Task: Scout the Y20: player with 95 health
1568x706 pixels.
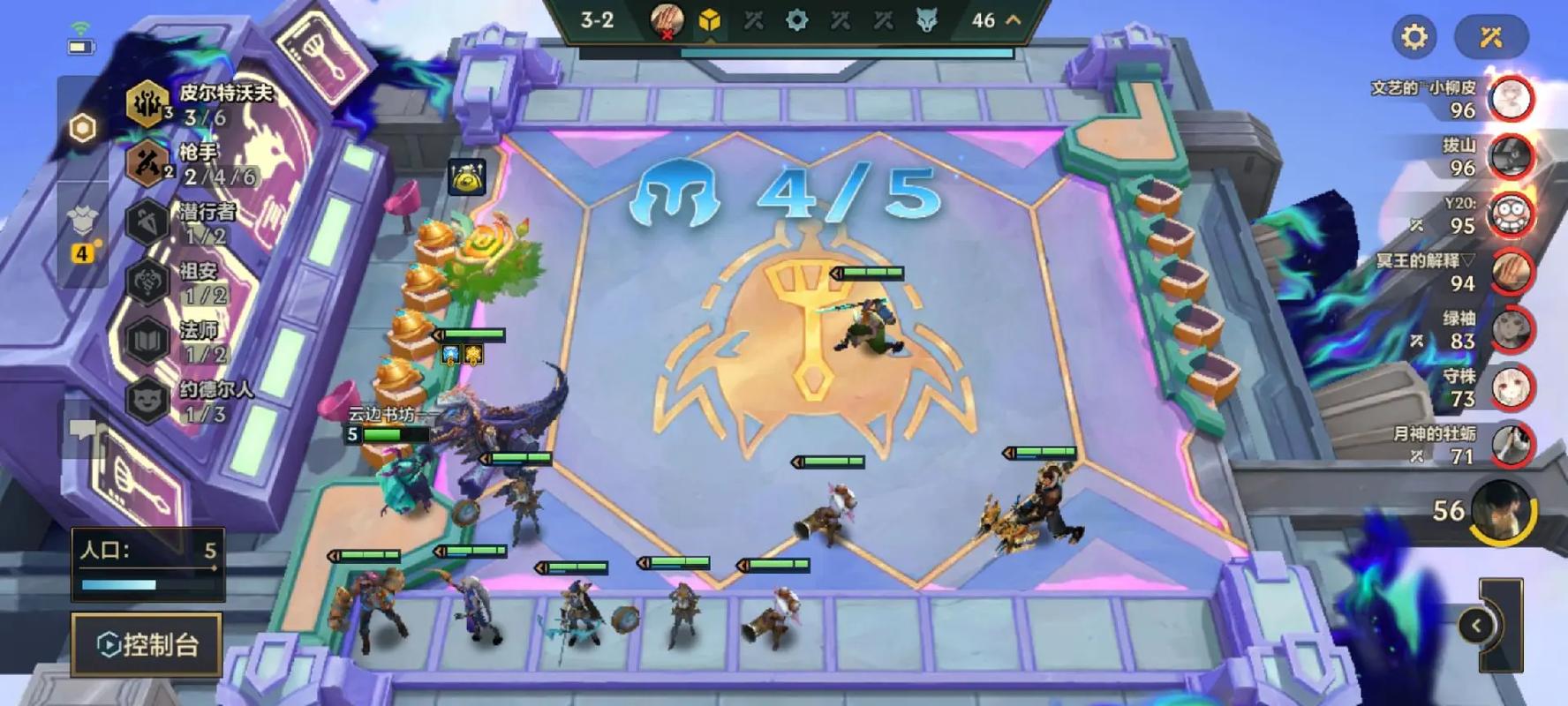Action: (x=1511, y=214)
